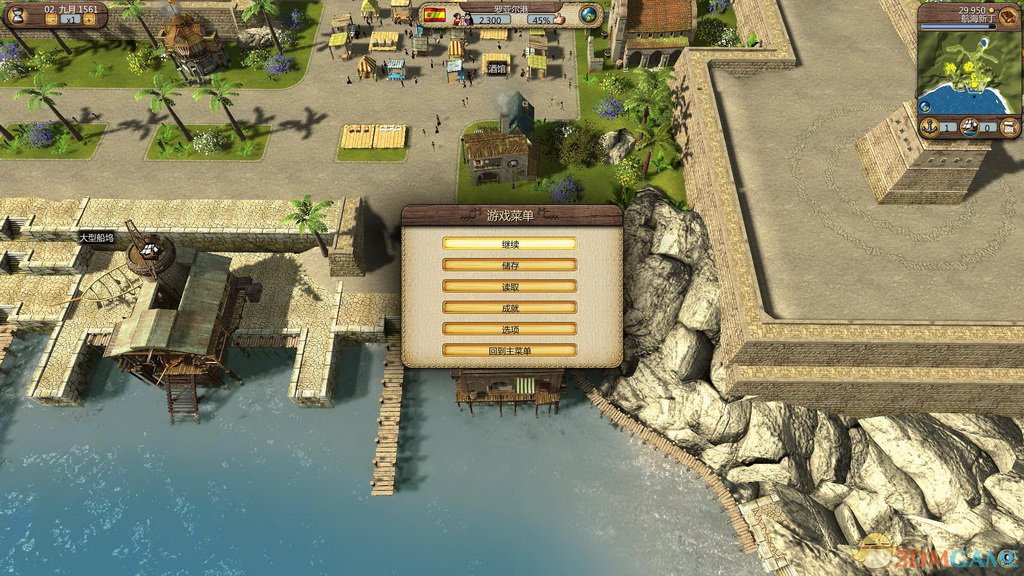
Task: Click the hourglass icon beside the date
Action: 18,15
